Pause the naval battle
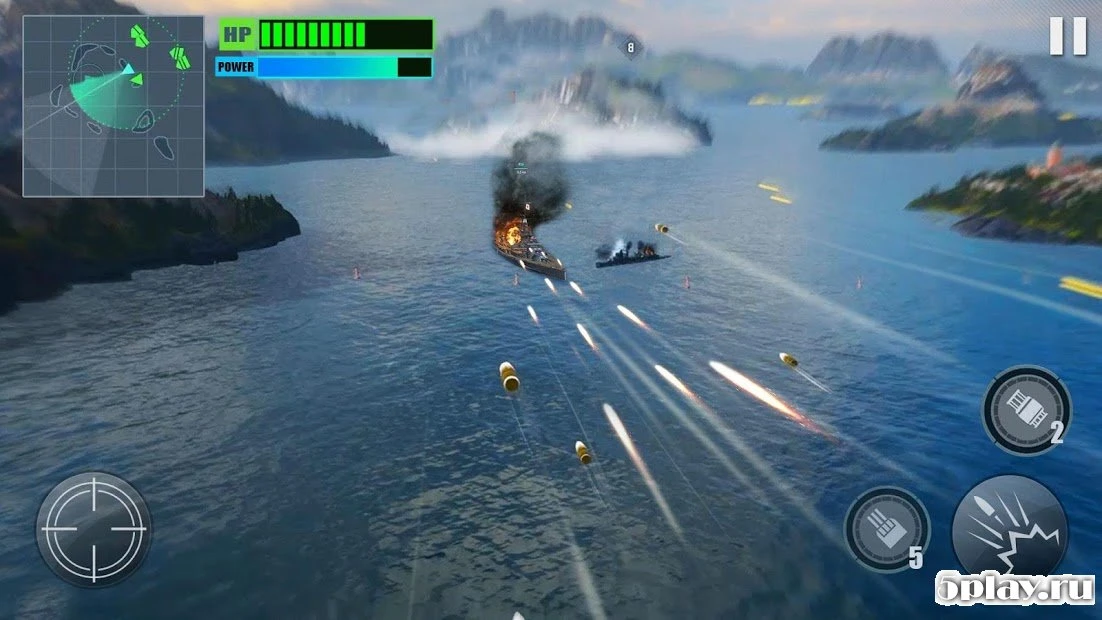The width and height of the screenshot is (1102, 620). (1067, 37)
